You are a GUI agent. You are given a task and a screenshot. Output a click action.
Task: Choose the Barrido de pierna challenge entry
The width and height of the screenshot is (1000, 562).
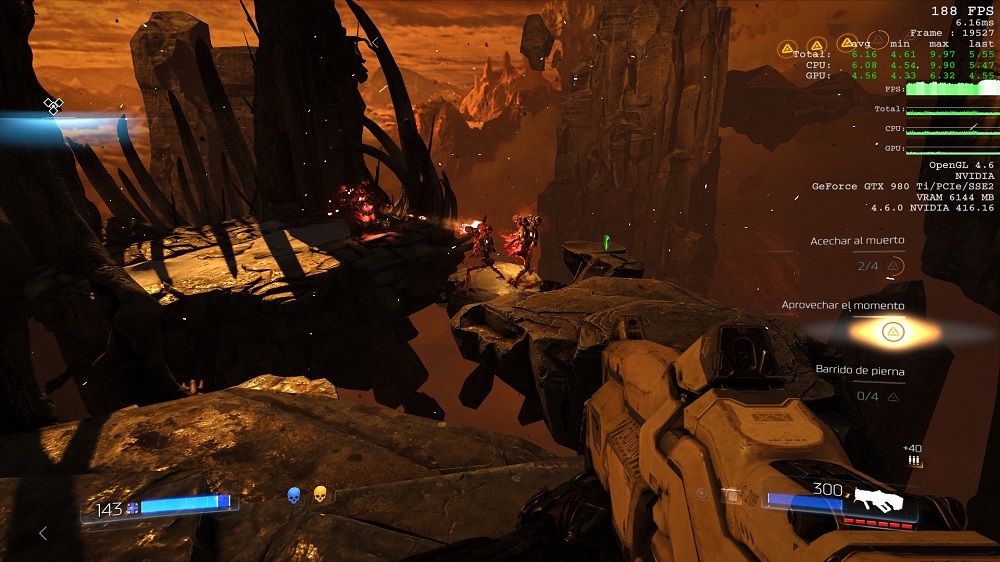(860, 371)
